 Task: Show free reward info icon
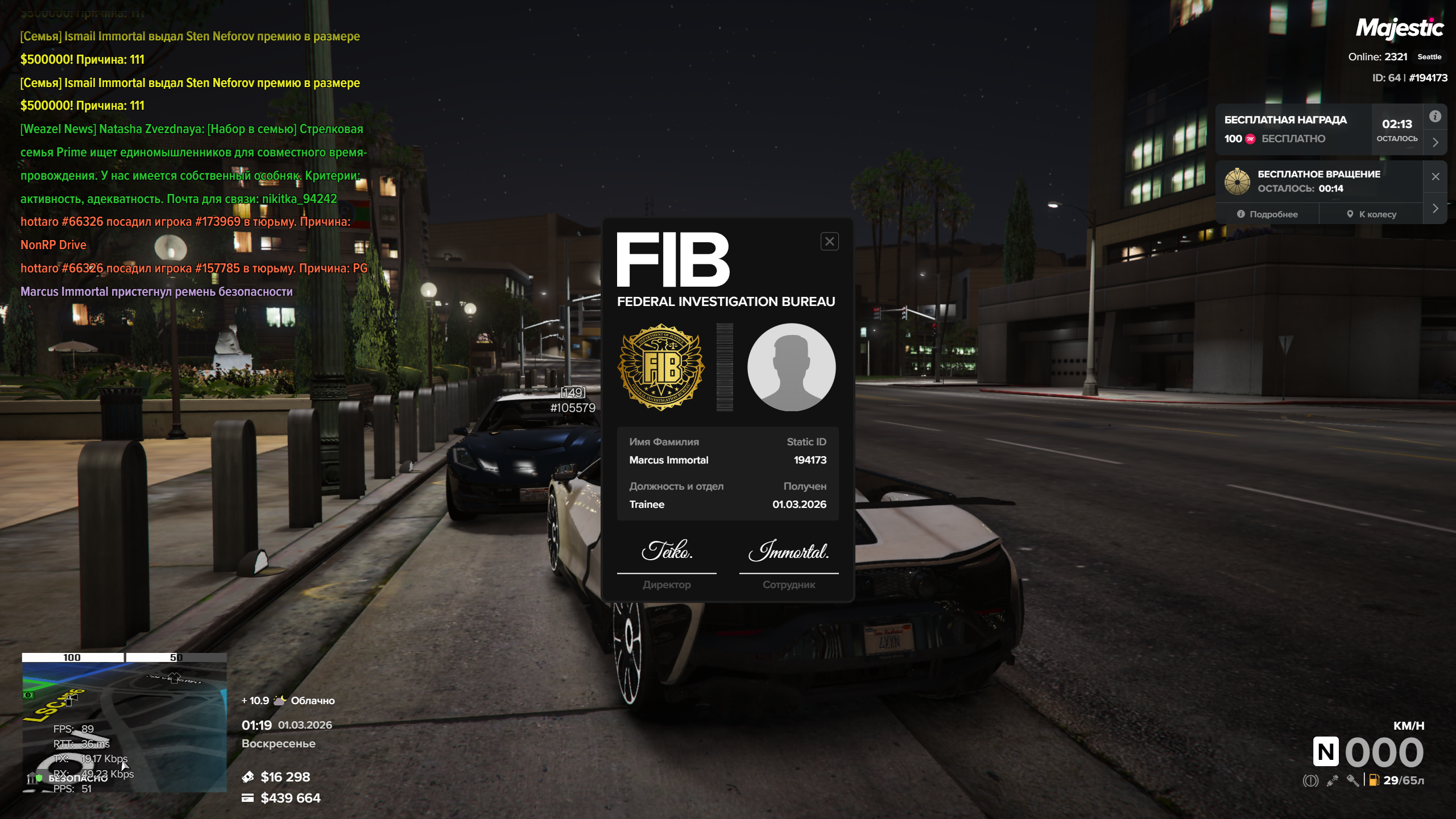click(1435, 117)
